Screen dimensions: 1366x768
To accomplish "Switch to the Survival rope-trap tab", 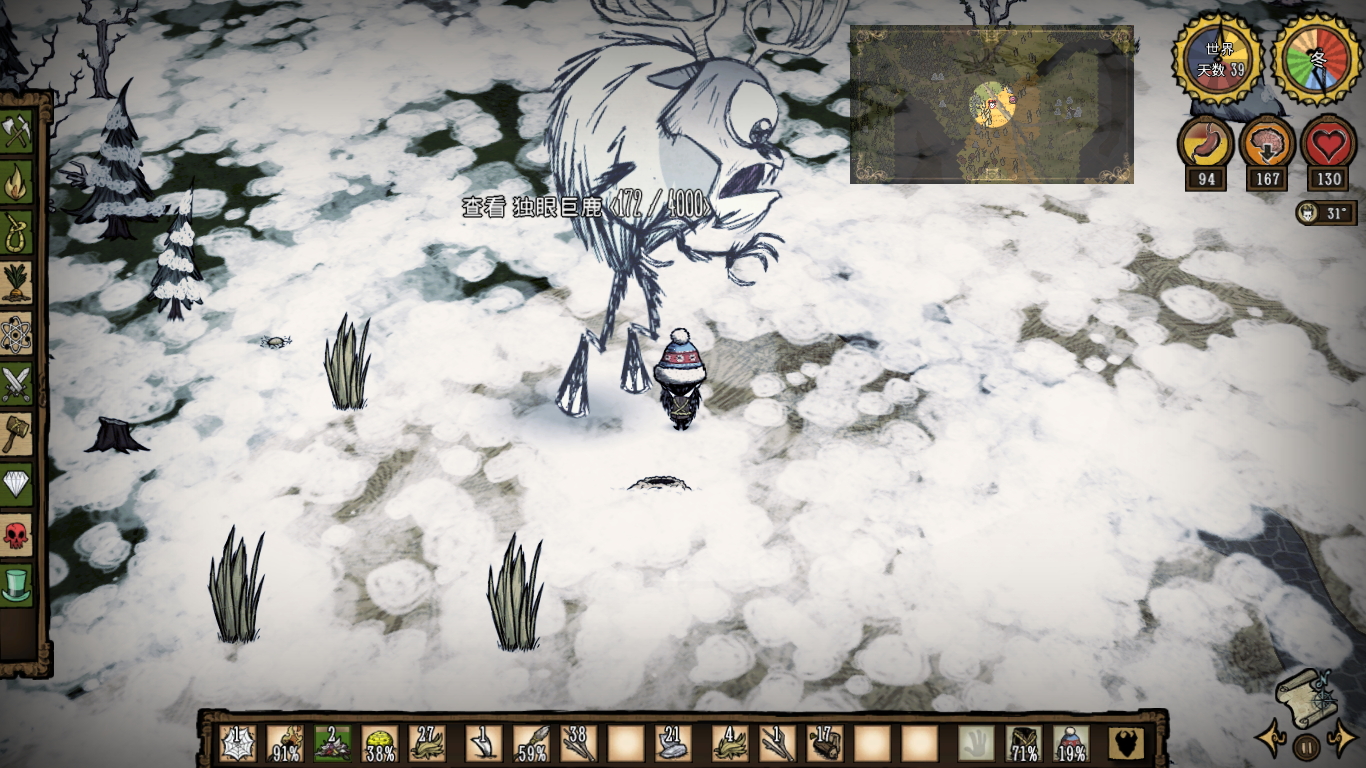I will (17, 233).
